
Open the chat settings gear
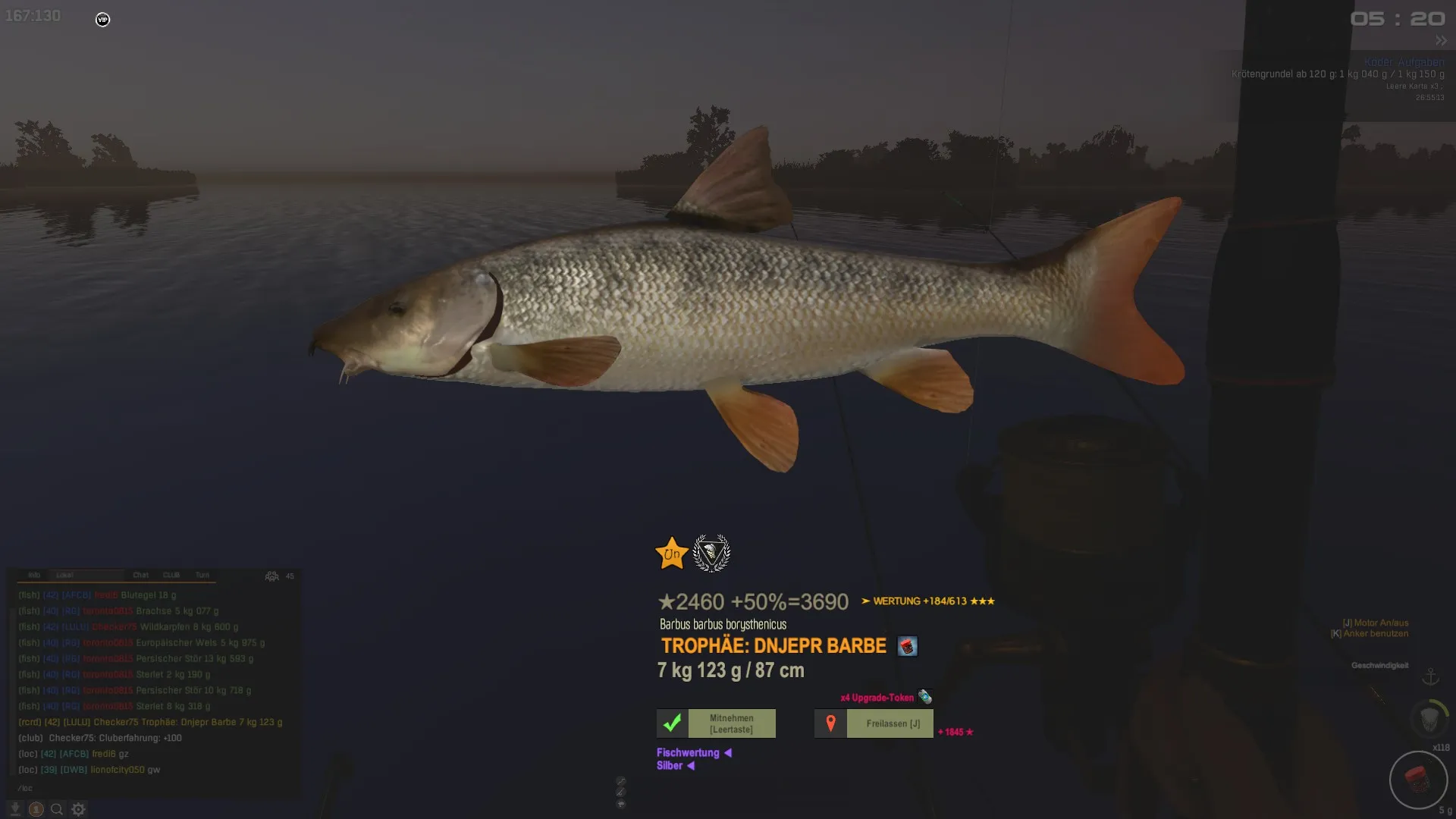tap(78, 809)
